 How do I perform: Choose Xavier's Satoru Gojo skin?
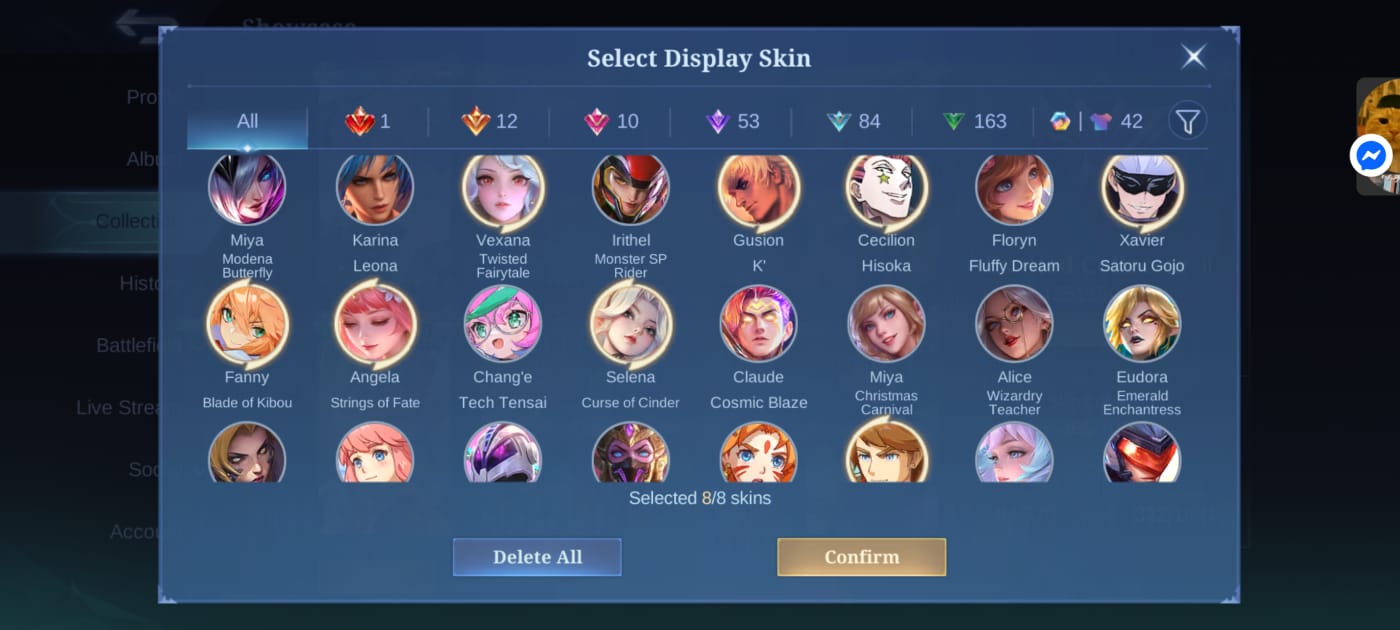tap(1142, 188)
